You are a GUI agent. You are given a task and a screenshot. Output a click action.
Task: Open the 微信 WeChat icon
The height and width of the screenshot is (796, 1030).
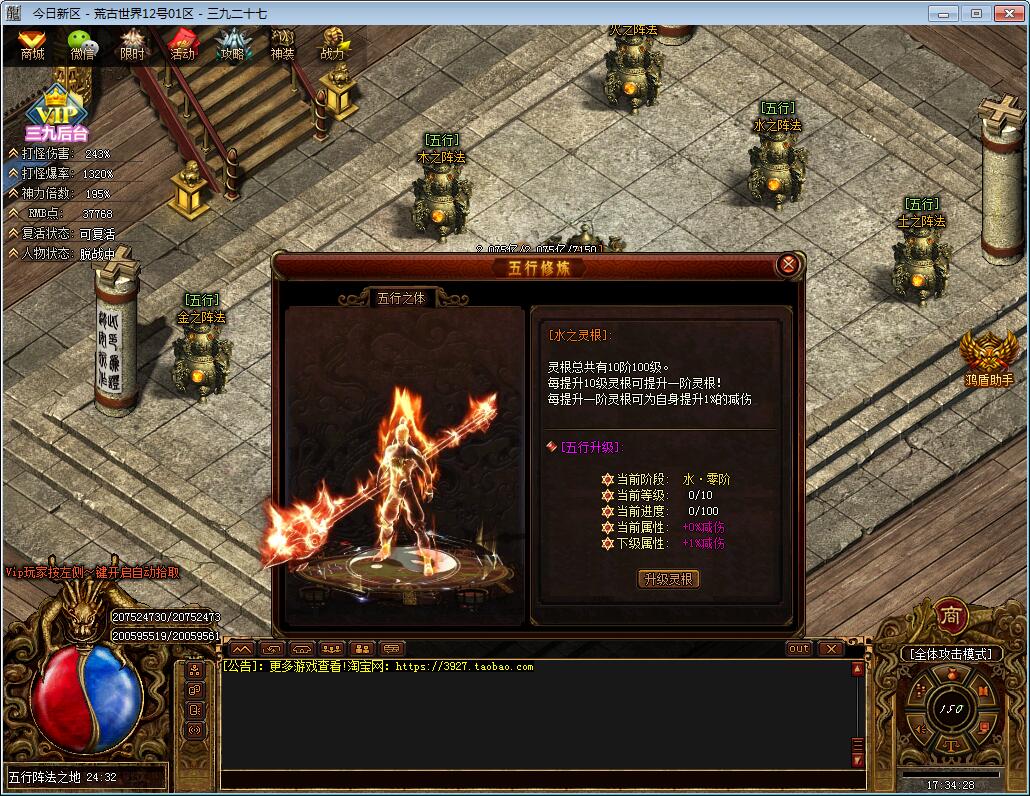pyautogui.click(x=82, y=44)
